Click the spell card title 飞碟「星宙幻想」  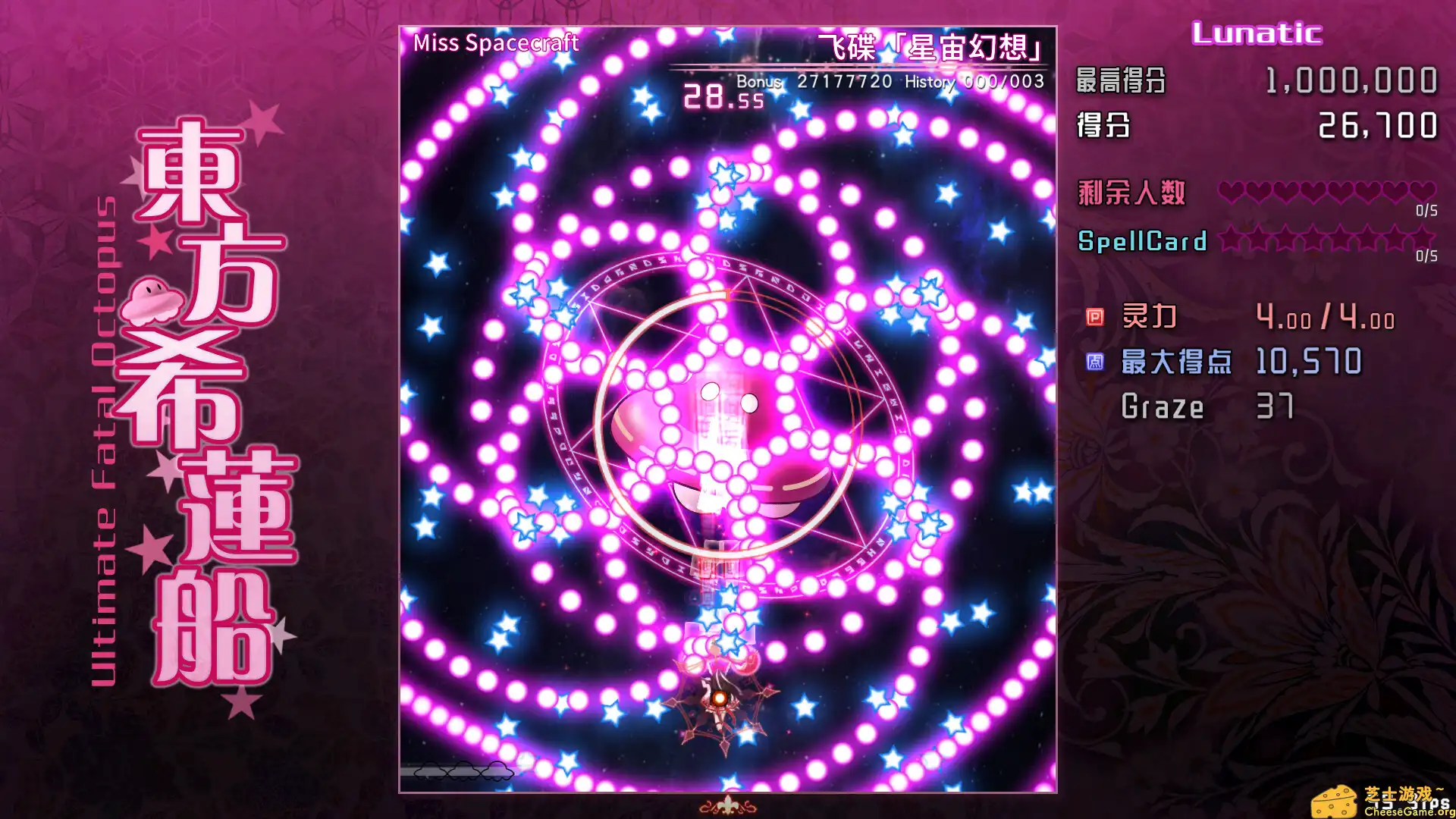(929, 45)
